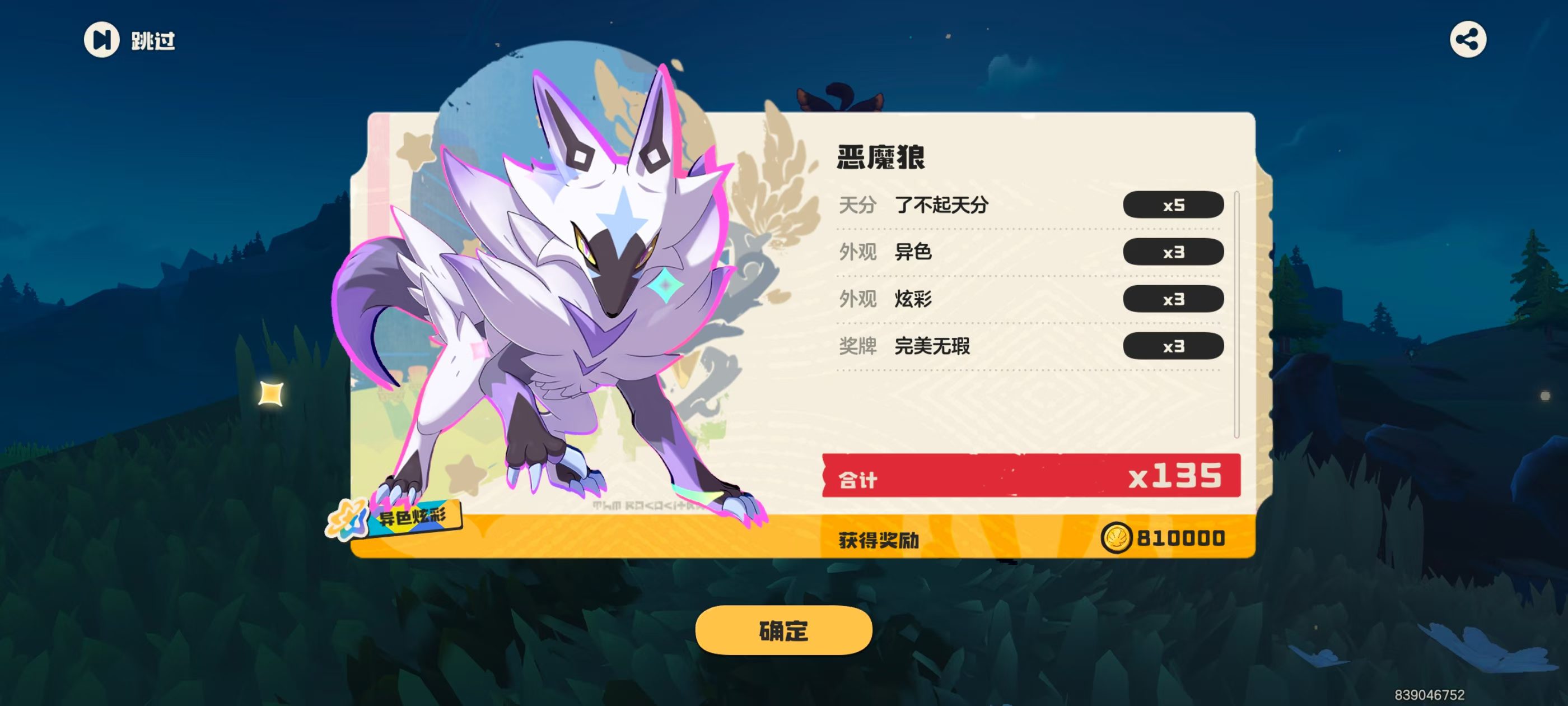Click the x3 multiplier next to 炫彩
Image resolution: width=1568 pixels, height=706 pixels.
[1175, 299]
